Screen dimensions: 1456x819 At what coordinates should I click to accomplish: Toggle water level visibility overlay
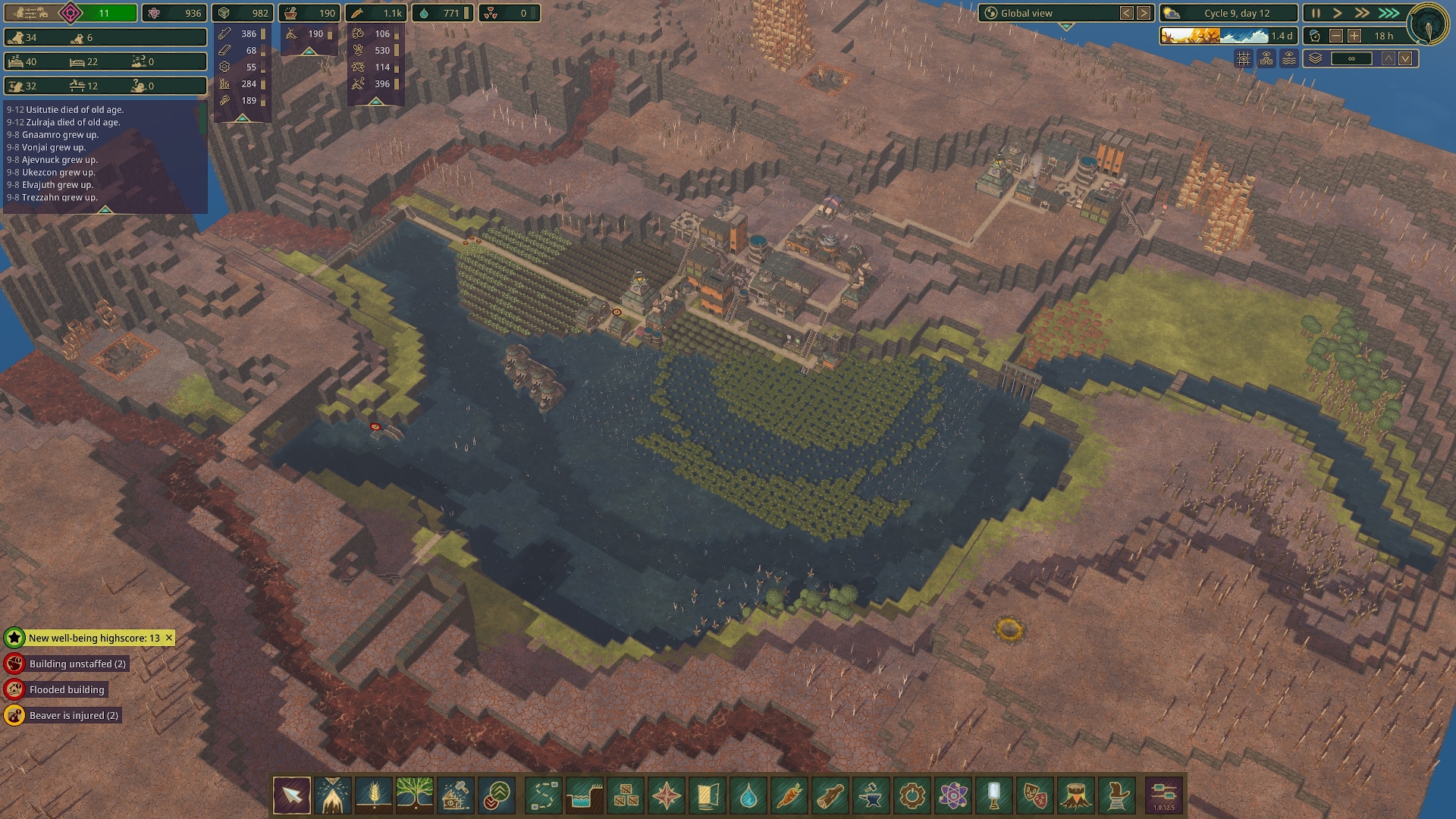tap(1288, 59)
